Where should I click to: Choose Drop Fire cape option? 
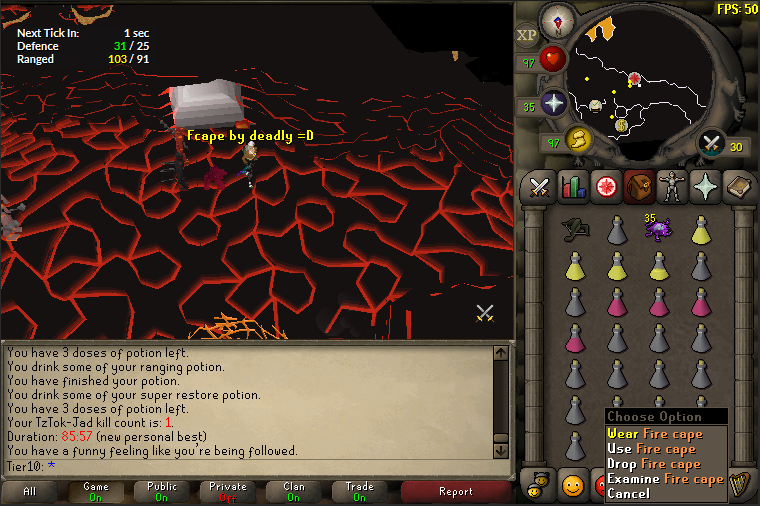[655, 464]
